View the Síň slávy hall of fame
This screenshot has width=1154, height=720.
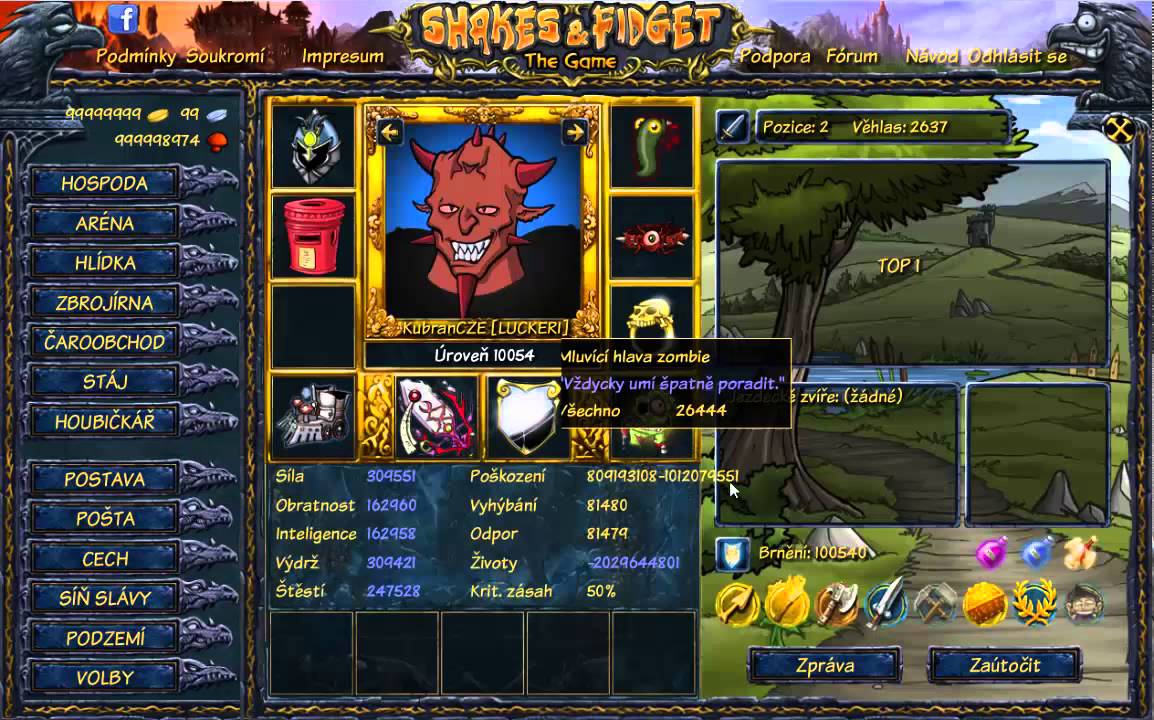coord(104,598)
